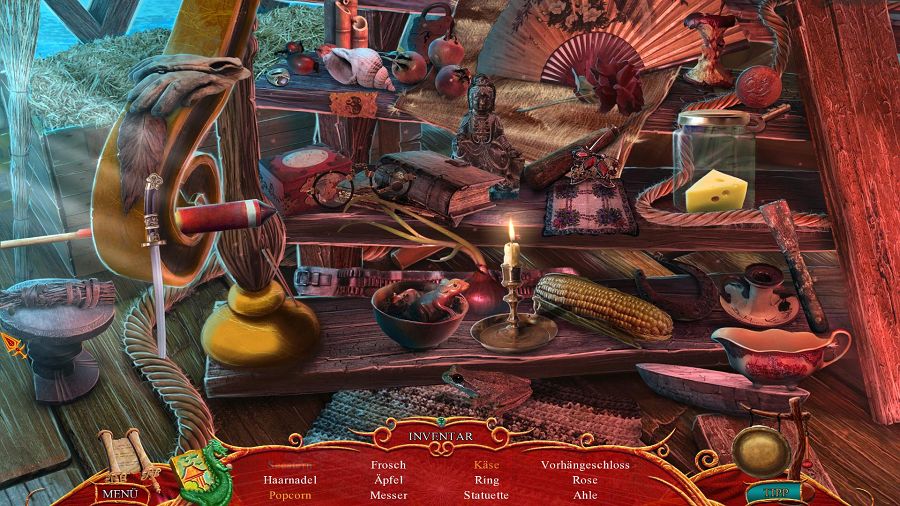Pick 'Popcorn' in the word list
900x506 pixels.
(290, 495)
